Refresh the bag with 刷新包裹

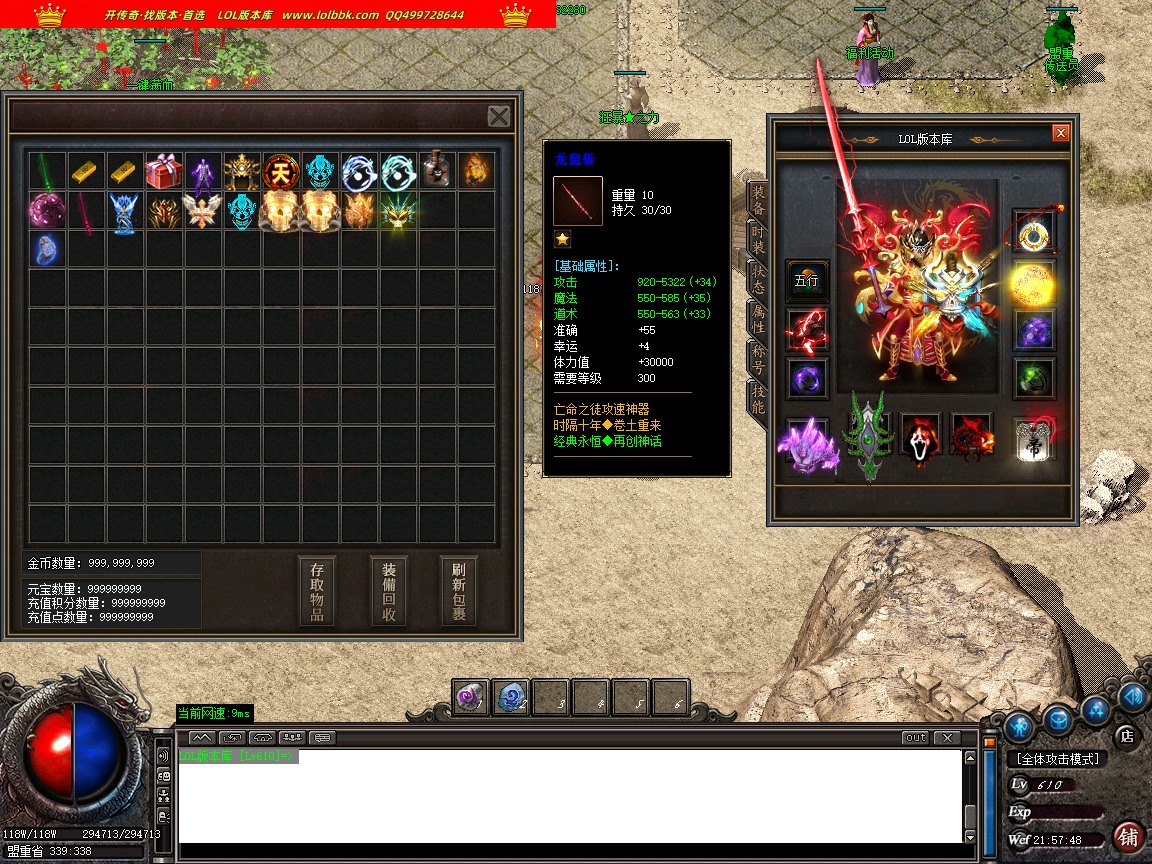[459, 591]
